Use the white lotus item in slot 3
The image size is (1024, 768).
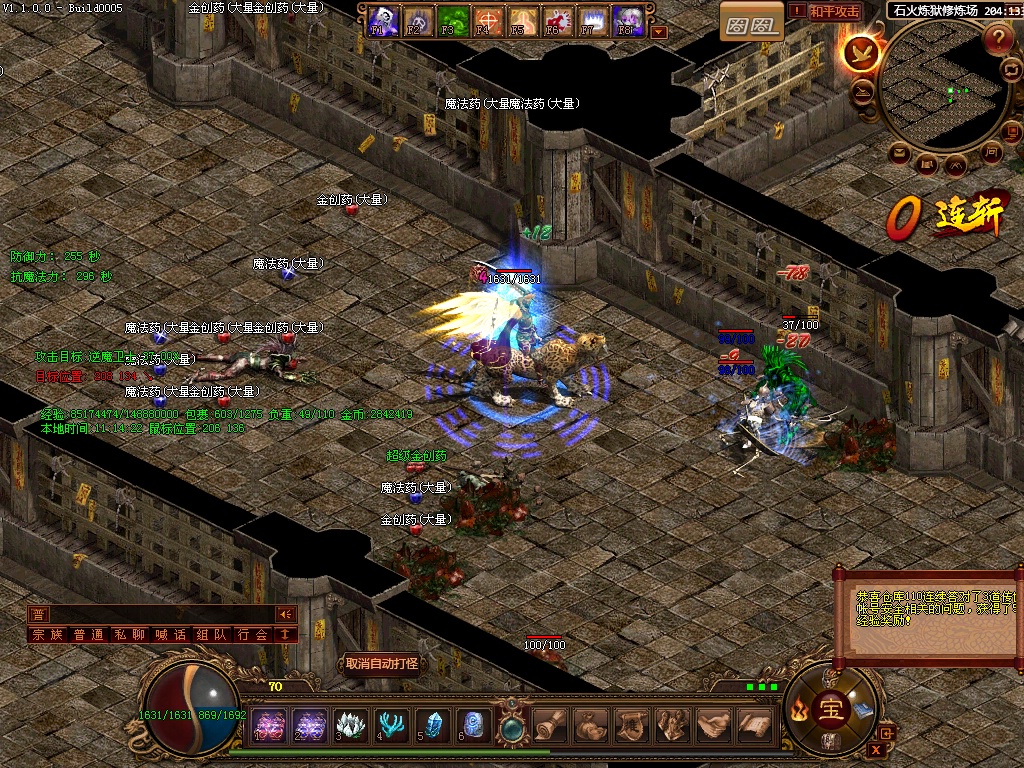[x=350, y=724]
